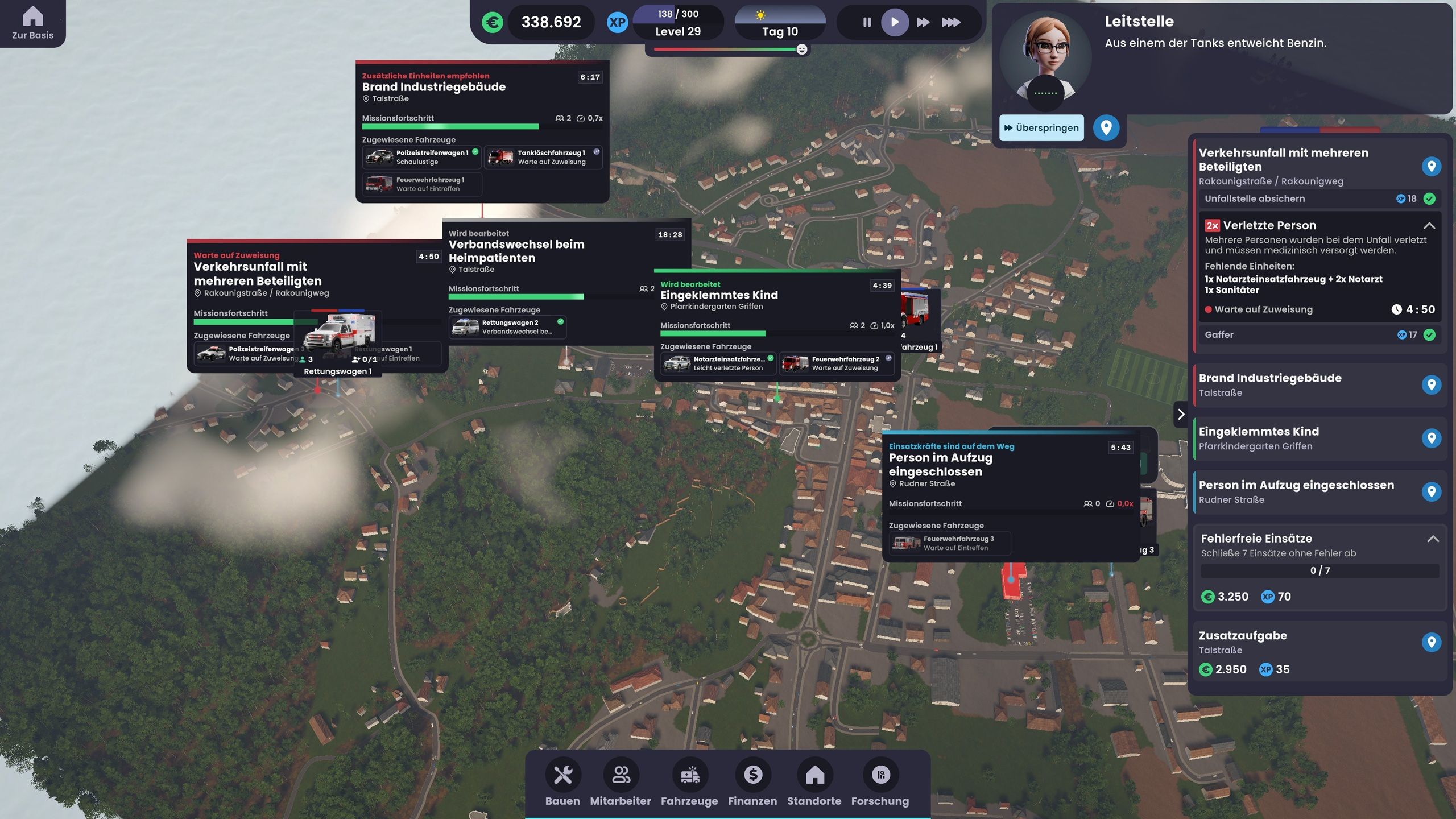The width and height of the screenshot is (1456, 819).
Task: Locate Brand Industriegebäude via its map pin
Action: pos(1431,385)
